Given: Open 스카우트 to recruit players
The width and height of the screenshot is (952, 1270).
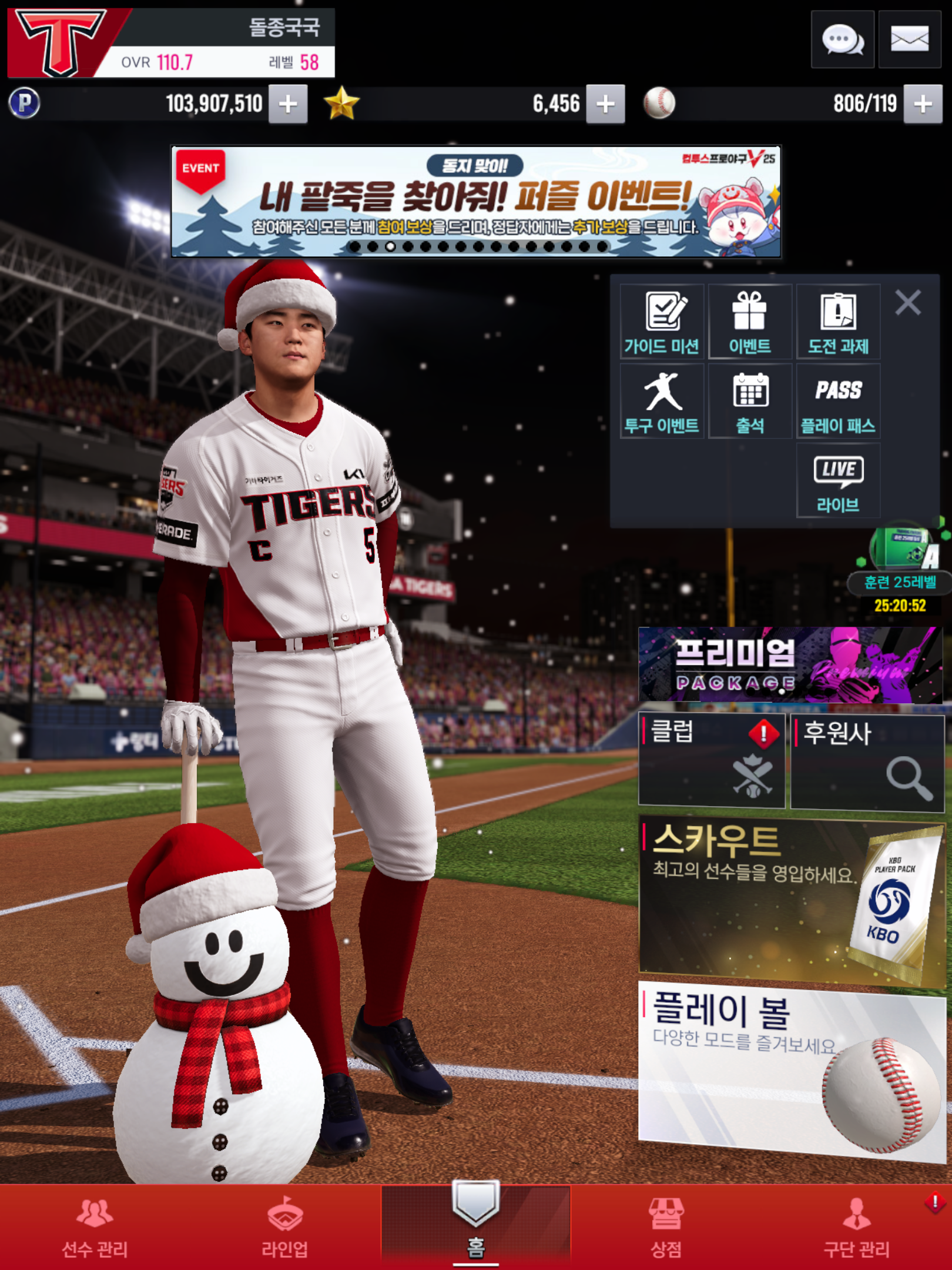Looking at the screenshot, I should point(790,898).
